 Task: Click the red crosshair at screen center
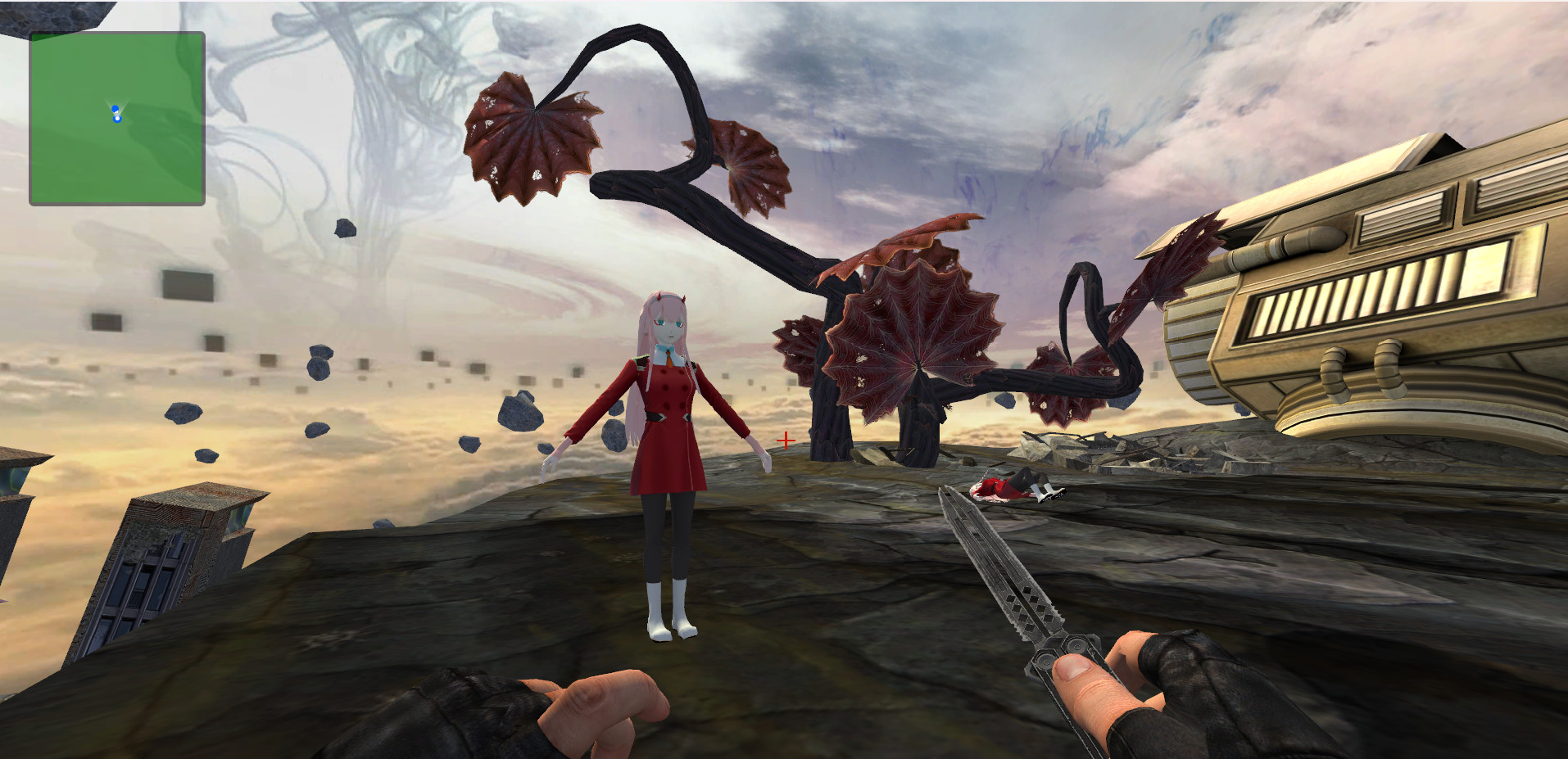point(785,440)
